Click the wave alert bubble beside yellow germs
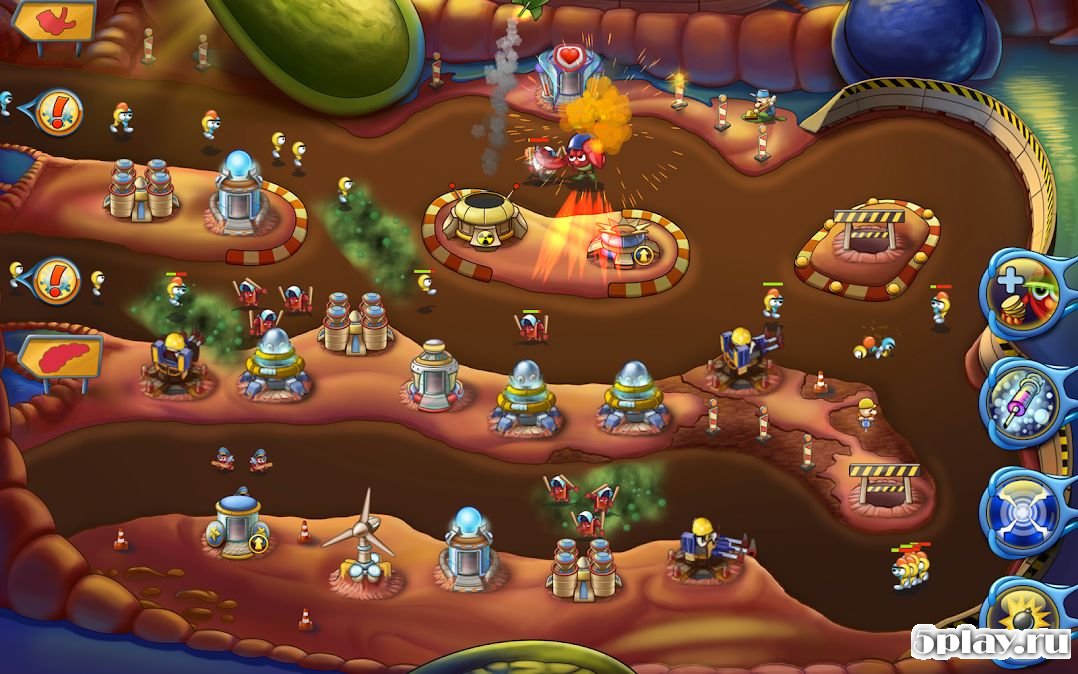The width and height of the screenshot is (1078, 674). coord(55,281)
